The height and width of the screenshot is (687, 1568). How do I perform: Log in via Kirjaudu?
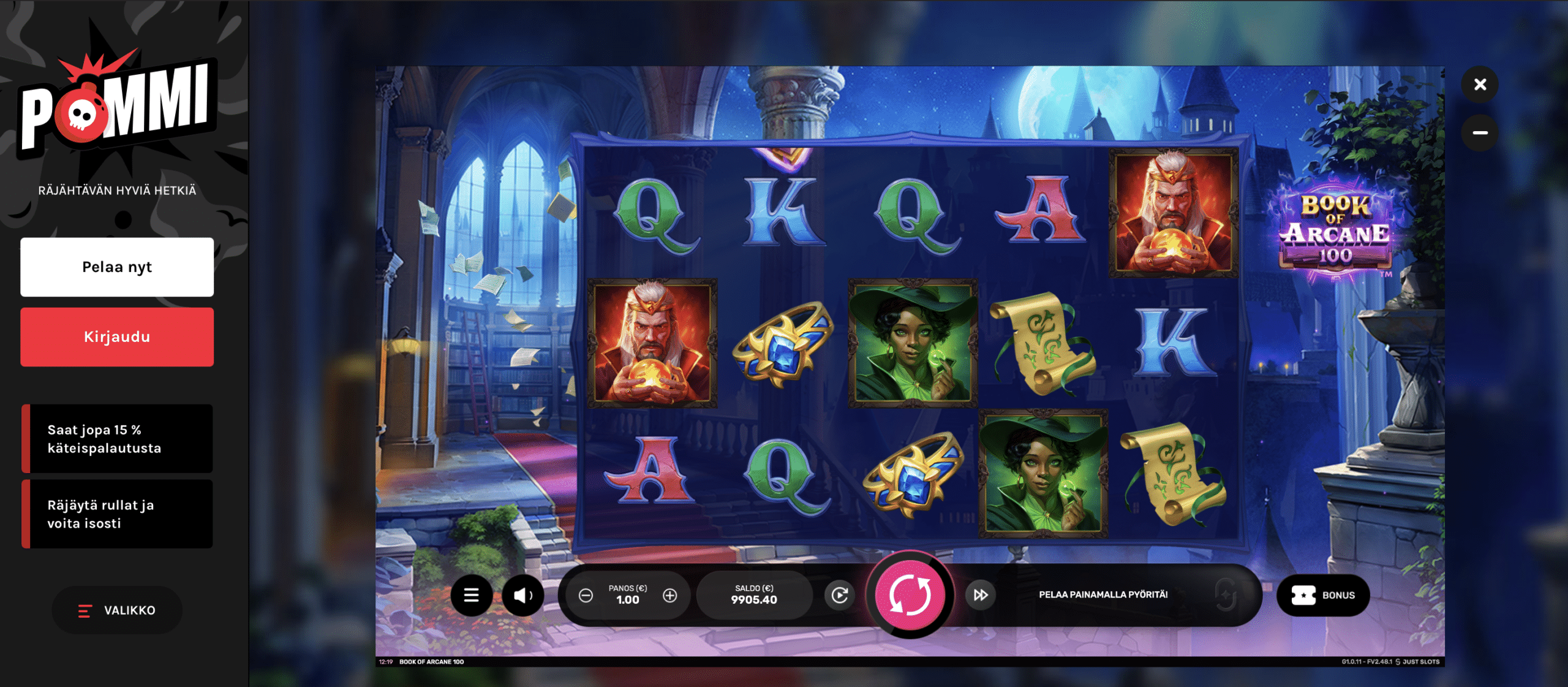(117, 337)
